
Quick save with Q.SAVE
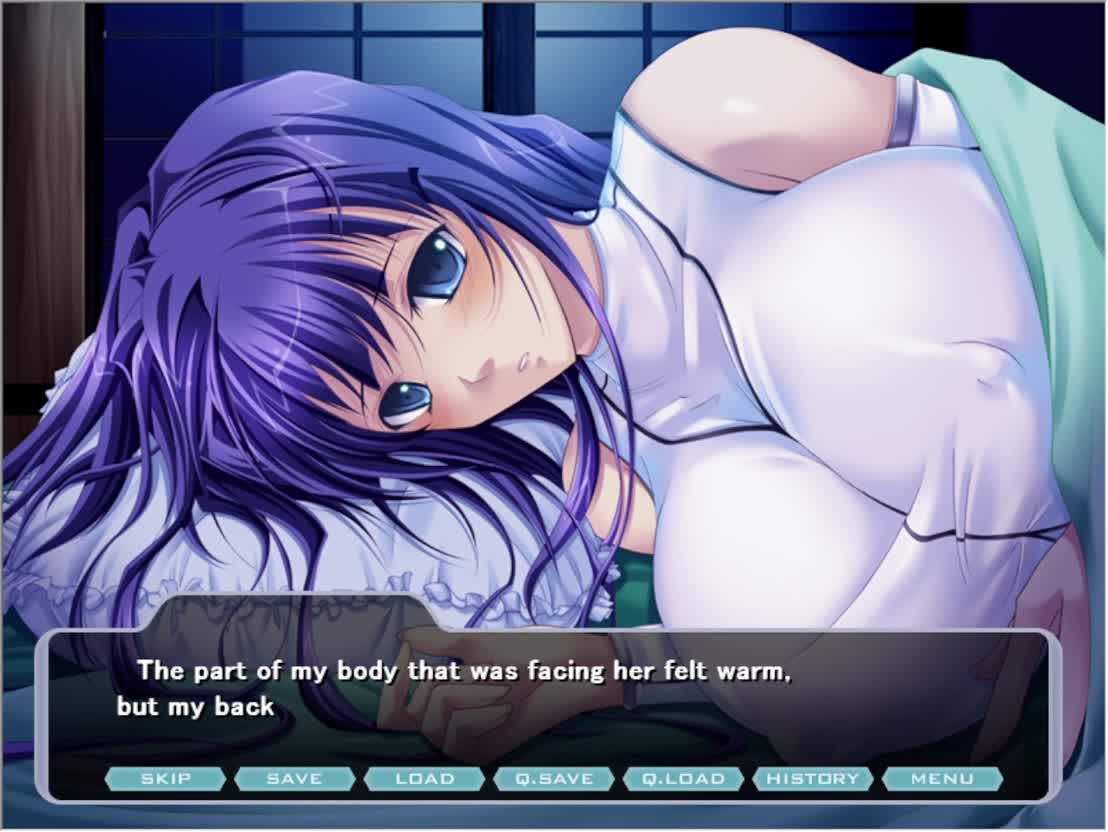554,779
